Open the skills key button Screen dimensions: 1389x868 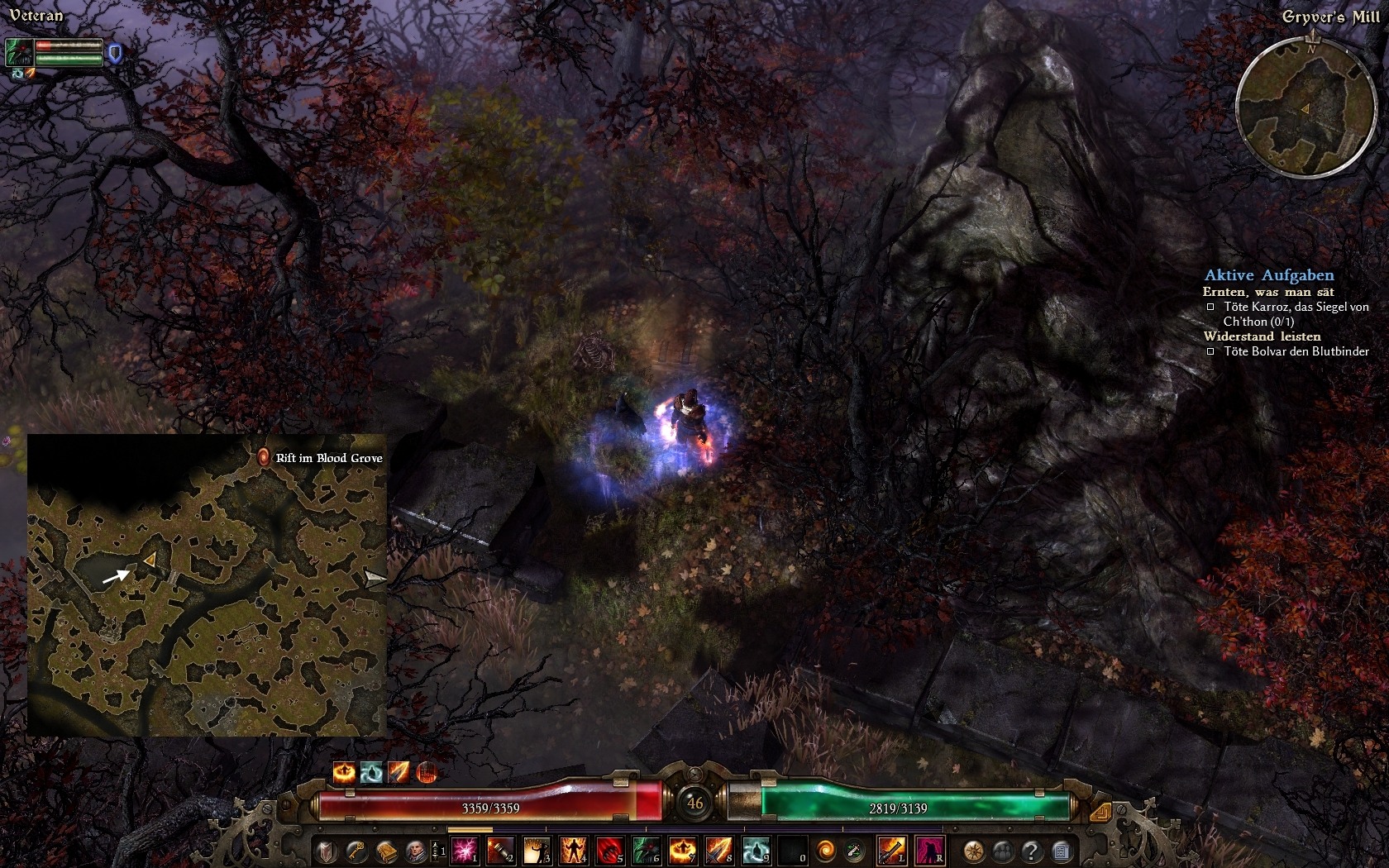357,850
